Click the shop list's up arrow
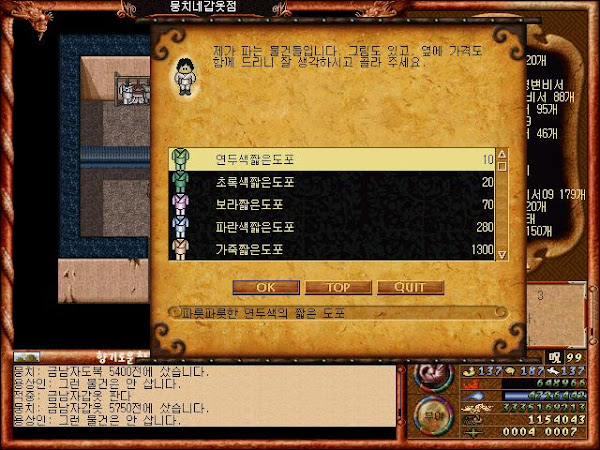Image resolution: width=600 pixels, height=450 pixels. (503, 157)
